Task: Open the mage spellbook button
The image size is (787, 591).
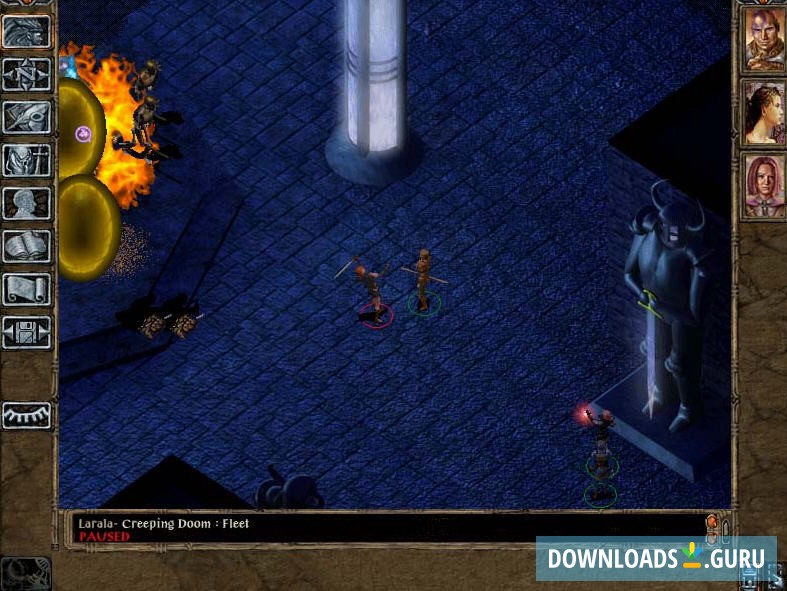Action: coord(27,246)
